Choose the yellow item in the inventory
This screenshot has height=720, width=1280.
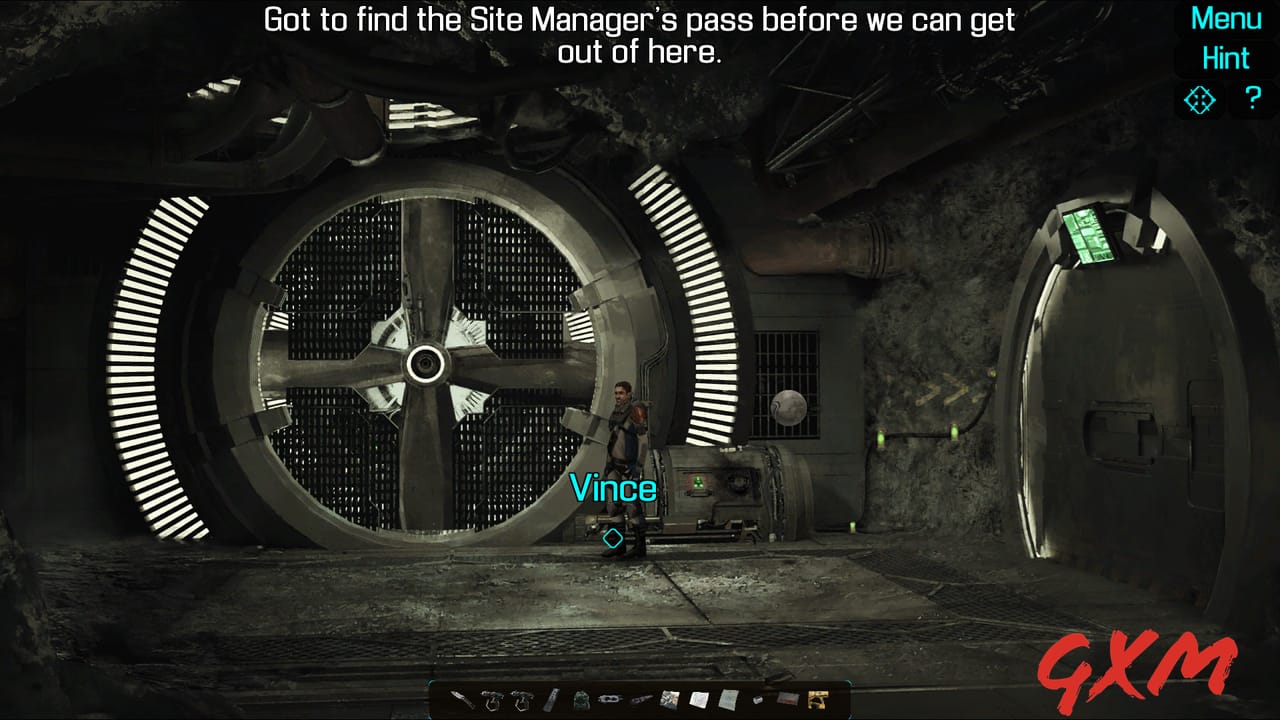(817, 699)
